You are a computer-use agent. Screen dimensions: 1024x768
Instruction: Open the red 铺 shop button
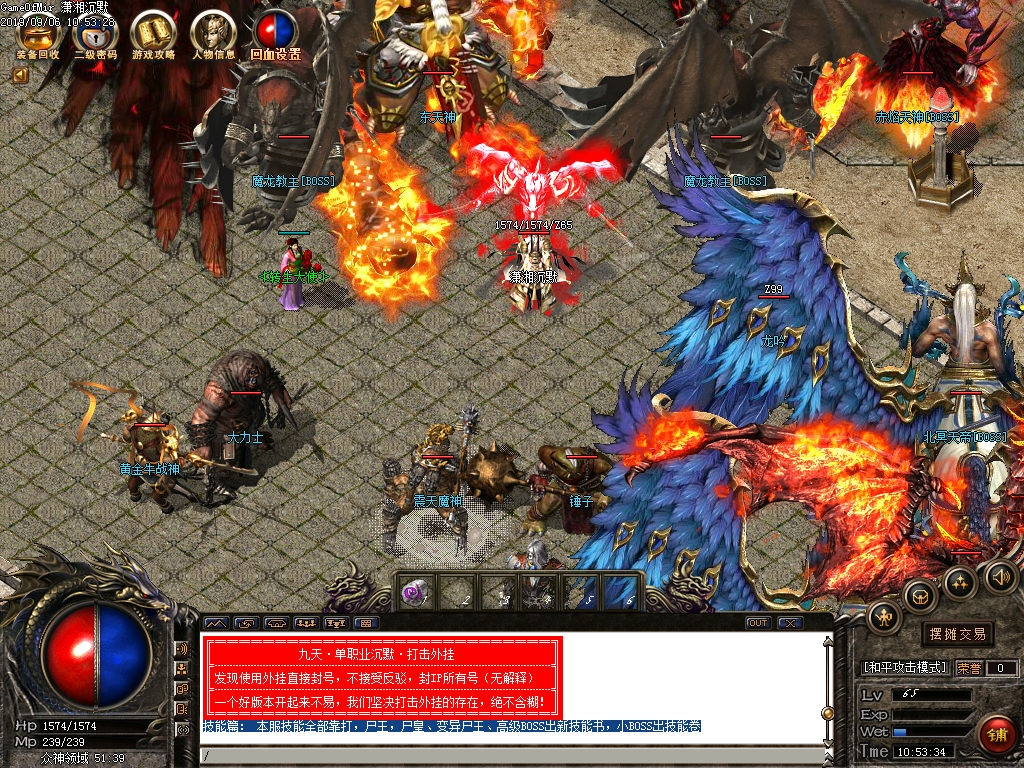(996, 734)
